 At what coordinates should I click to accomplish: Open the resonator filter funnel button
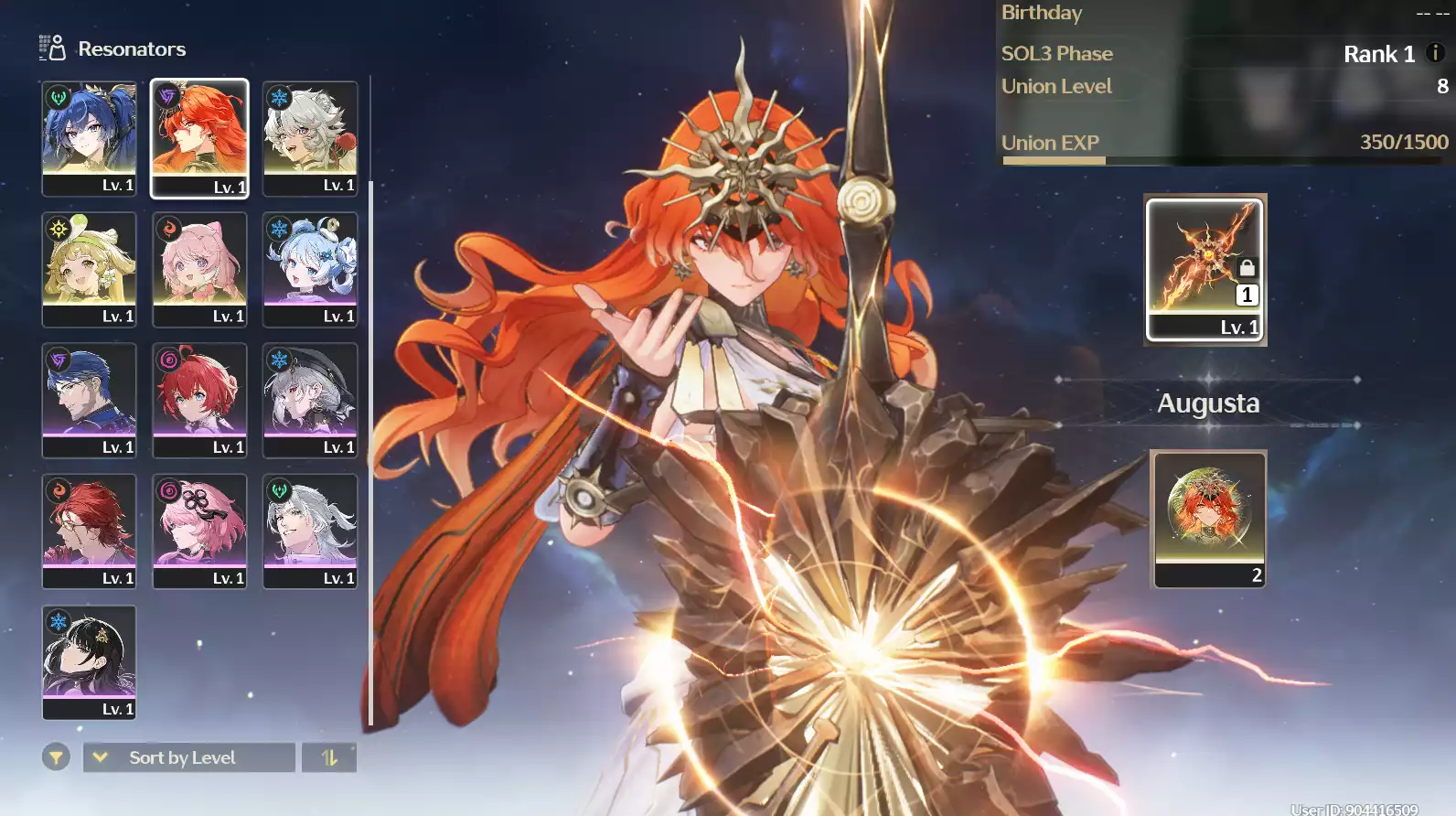pos(56,757)
